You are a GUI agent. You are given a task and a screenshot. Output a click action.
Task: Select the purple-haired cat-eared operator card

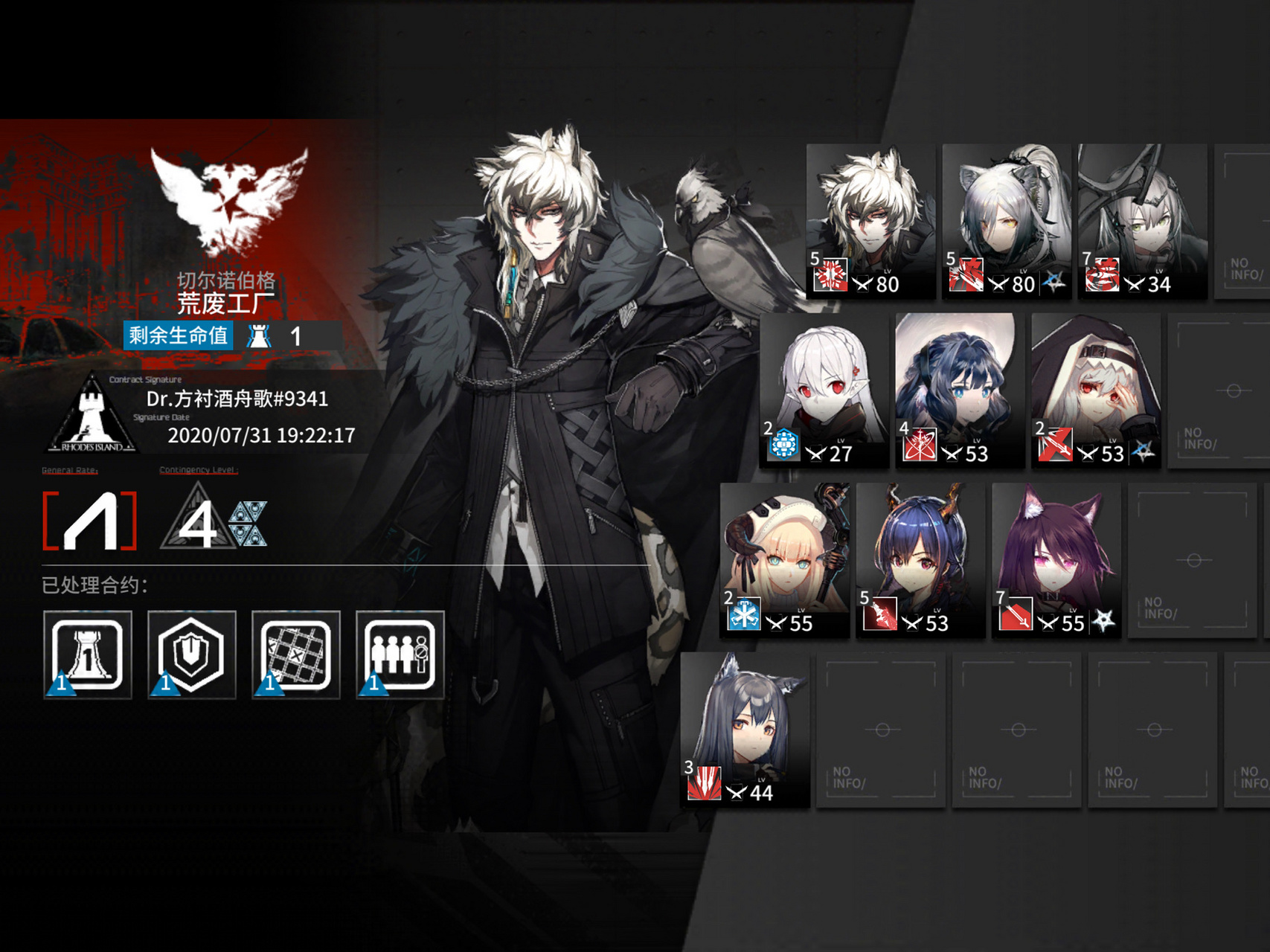tap(1056, 559)
